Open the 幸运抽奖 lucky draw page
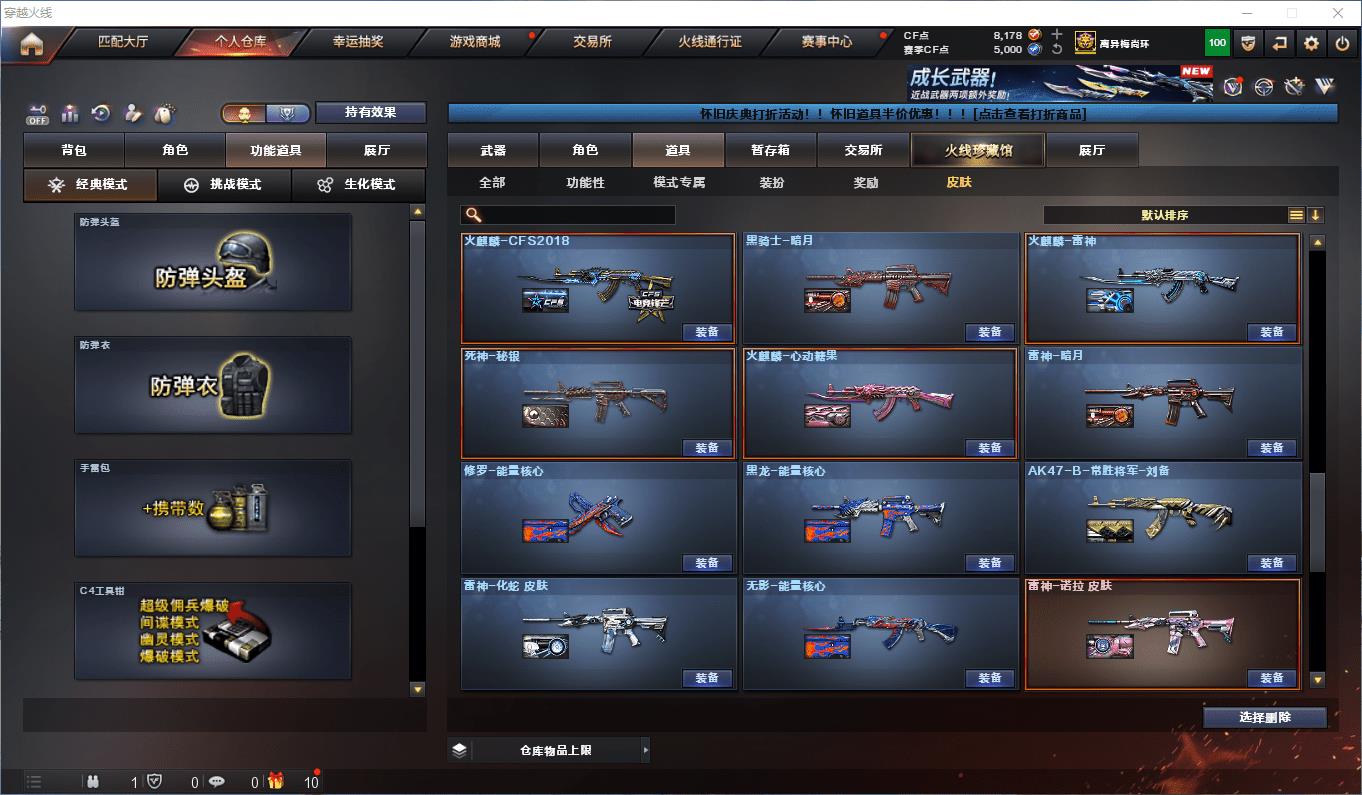 point(358,42)
